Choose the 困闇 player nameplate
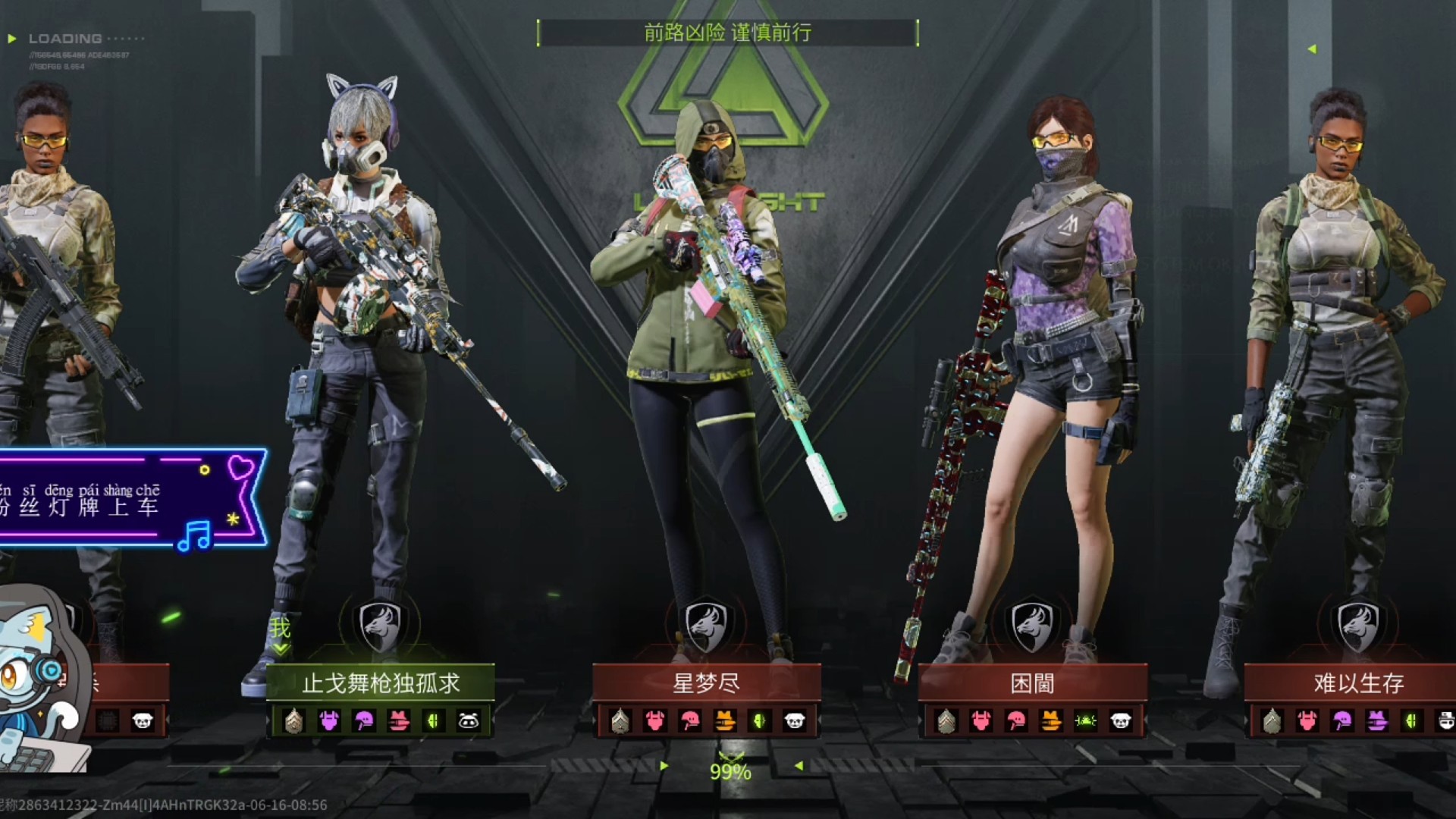1456x819 pixels. coord(1032,683)
